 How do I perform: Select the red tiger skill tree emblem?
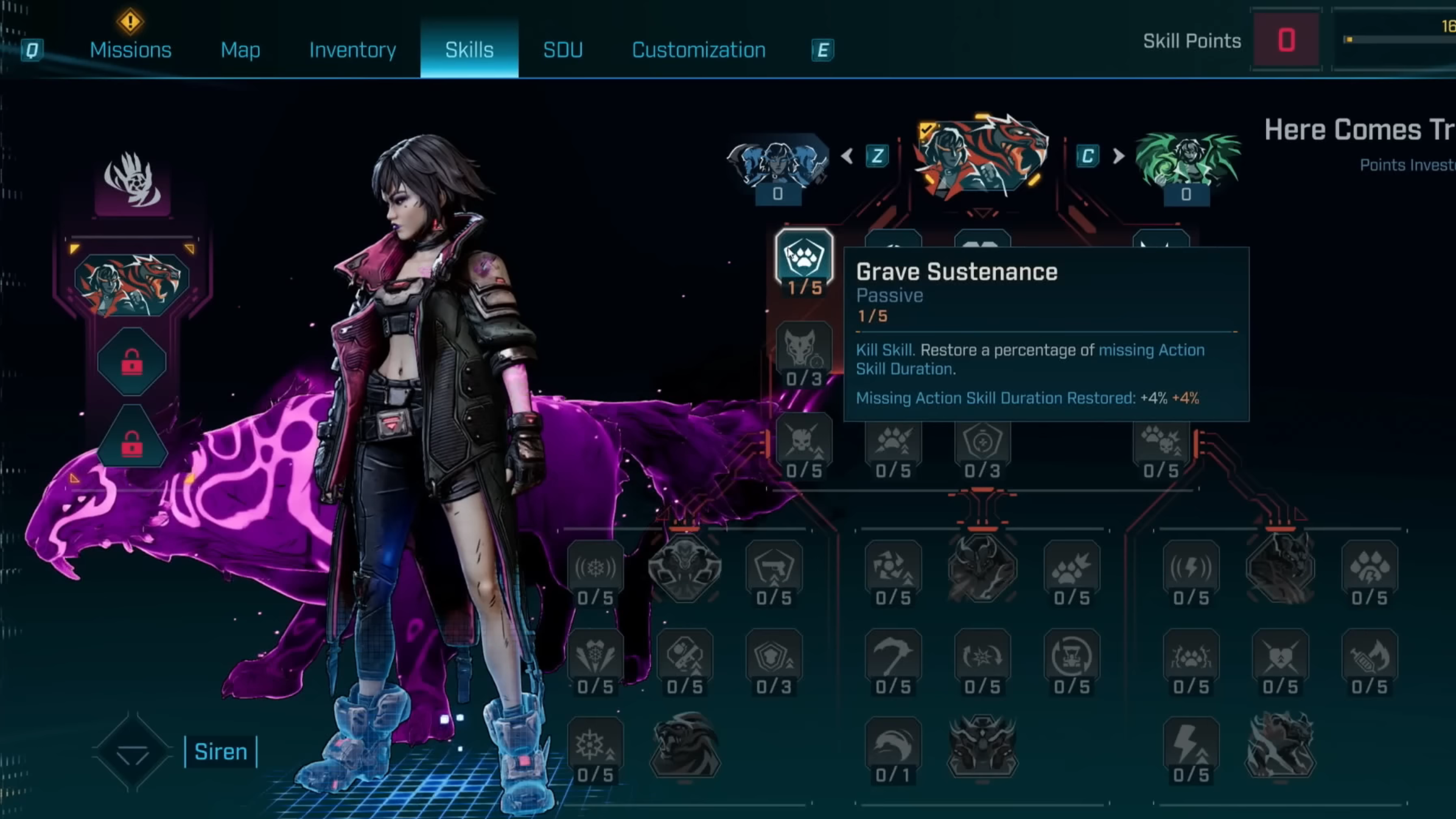tap(982, 157)
